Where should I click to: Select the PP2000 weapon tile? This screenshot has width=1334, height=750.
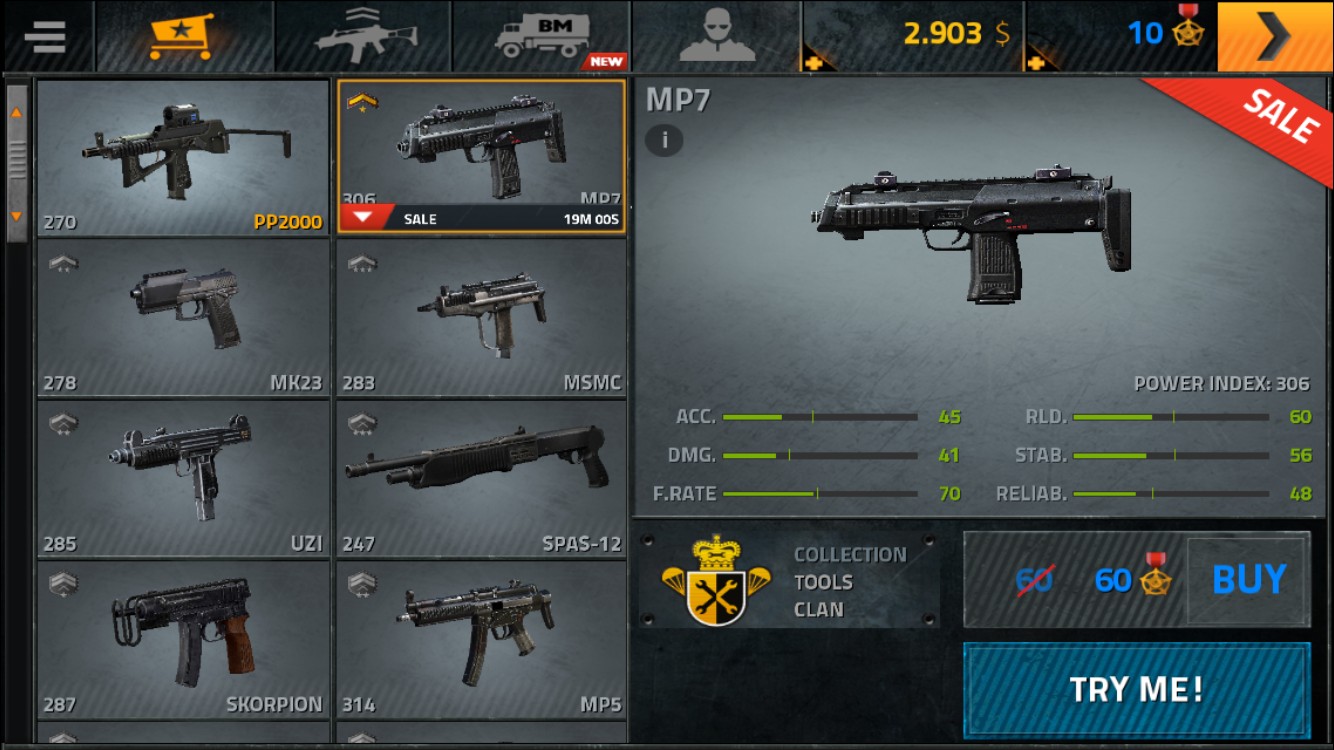coord(183,157)
